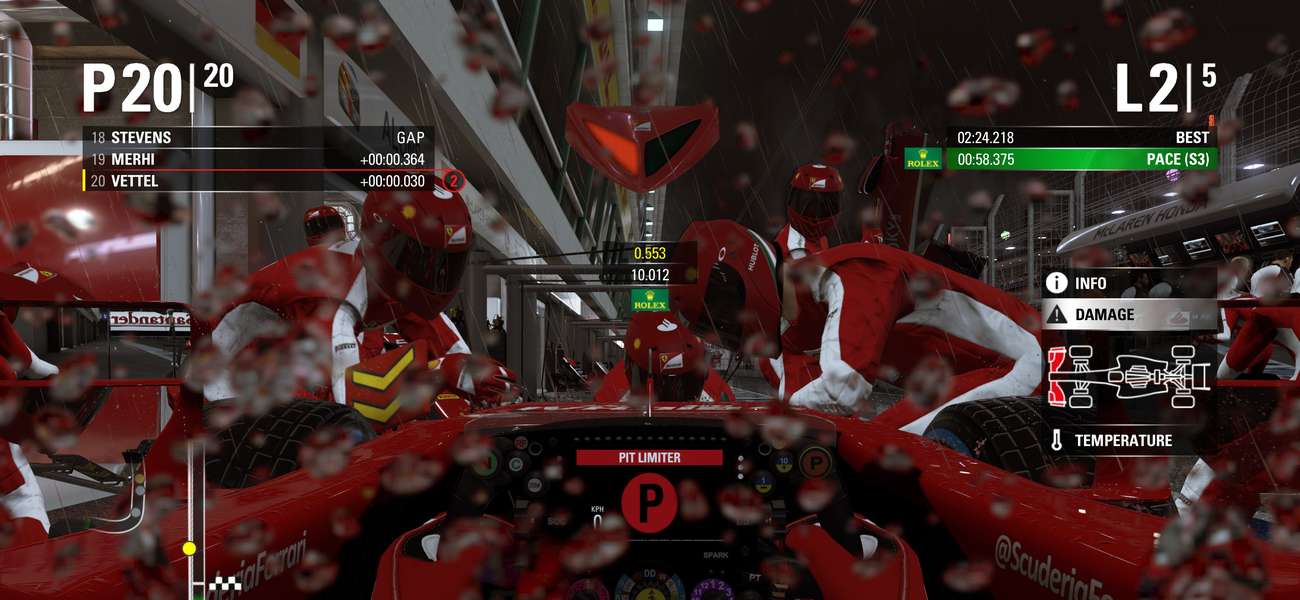Highlight Vettel's row in the standings

click(x=258, y=181)
